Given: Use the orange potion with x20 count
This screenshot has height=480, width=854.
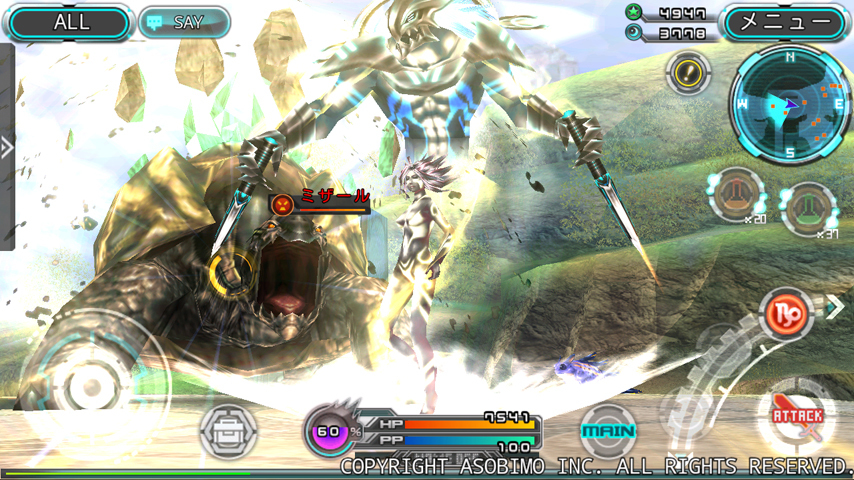Looking at the screenshot, I should (x=735, y=193).
